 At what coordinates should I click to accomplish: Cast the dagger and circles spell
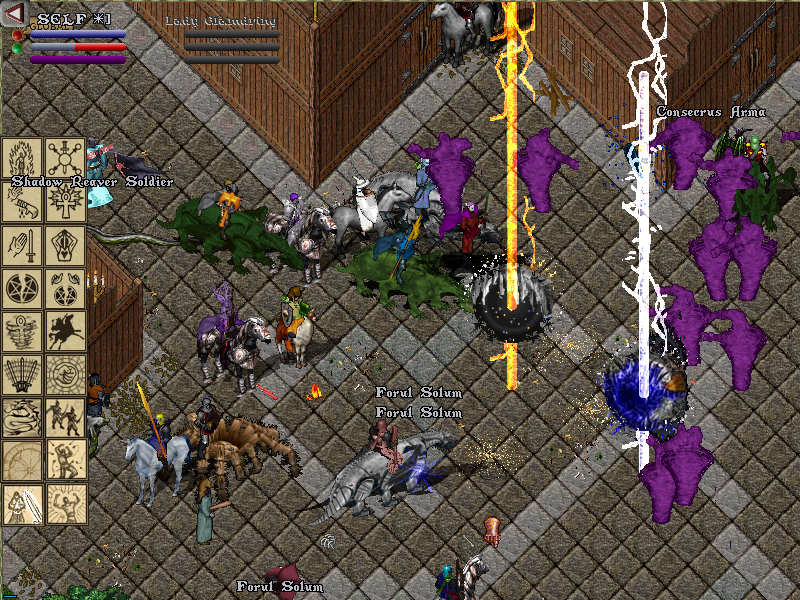(65, 157)
